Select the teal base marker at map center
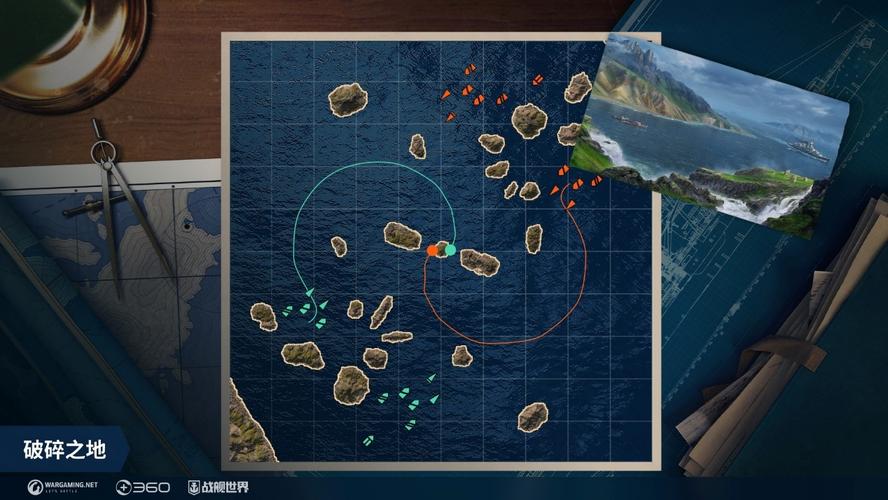Screen dimensions: 888x500 pos(451,249)
